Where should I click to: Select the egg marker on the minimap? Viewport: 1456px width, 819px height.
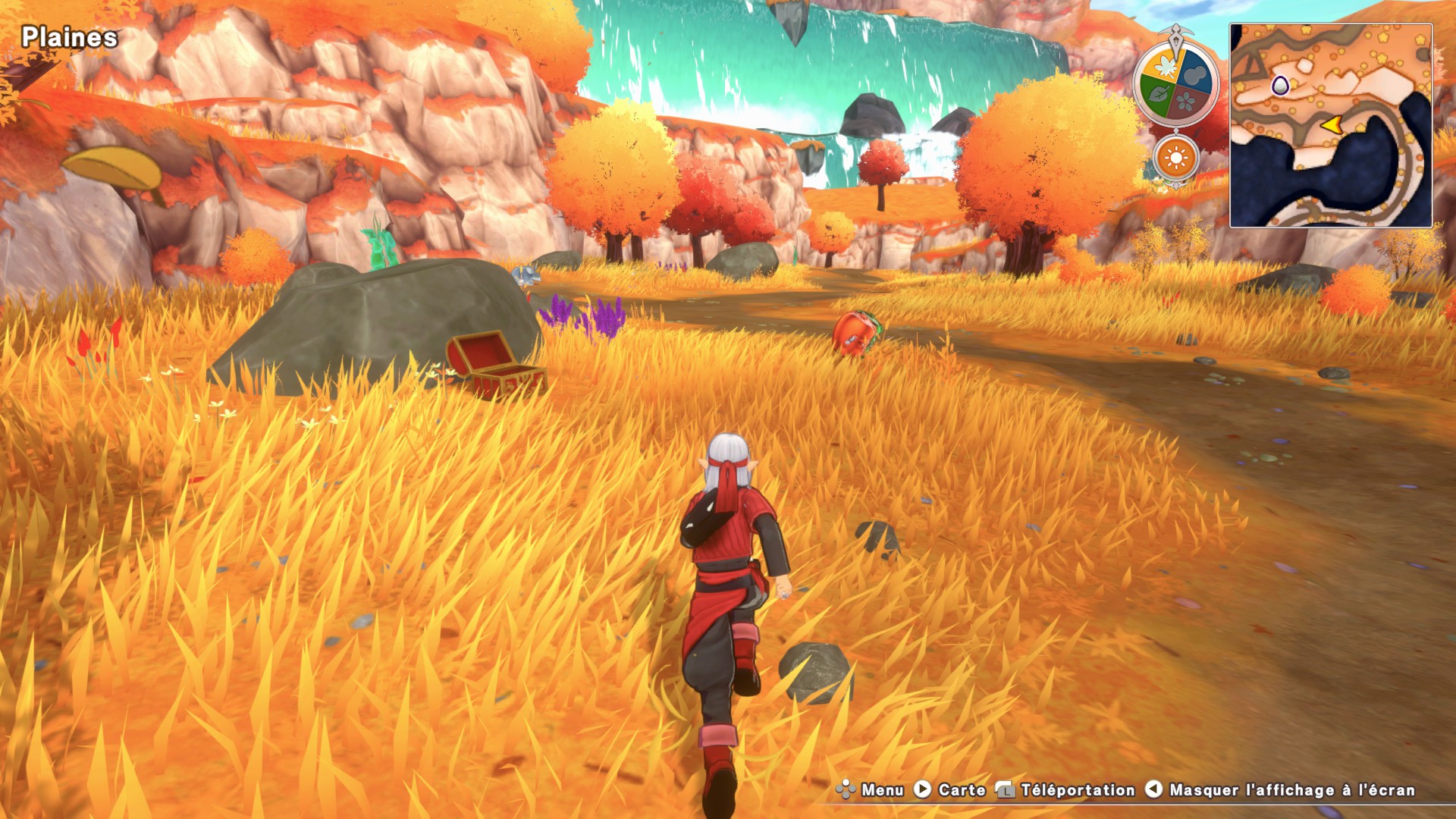(1280, 86)
